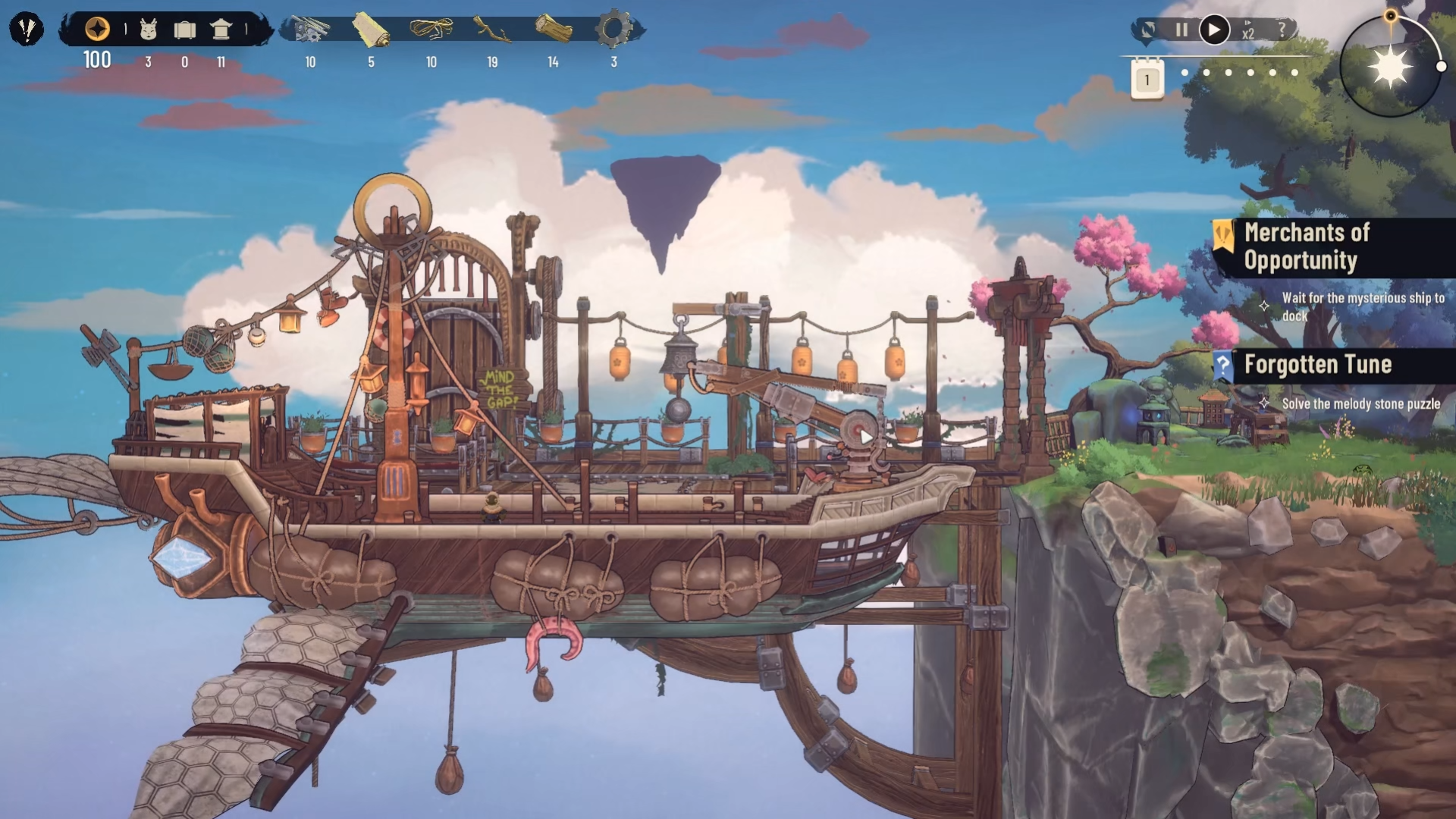The height and width of the screenshot is (819, 1456).
Task: Click the branch stick resource icon
Action: click(492, 30)
